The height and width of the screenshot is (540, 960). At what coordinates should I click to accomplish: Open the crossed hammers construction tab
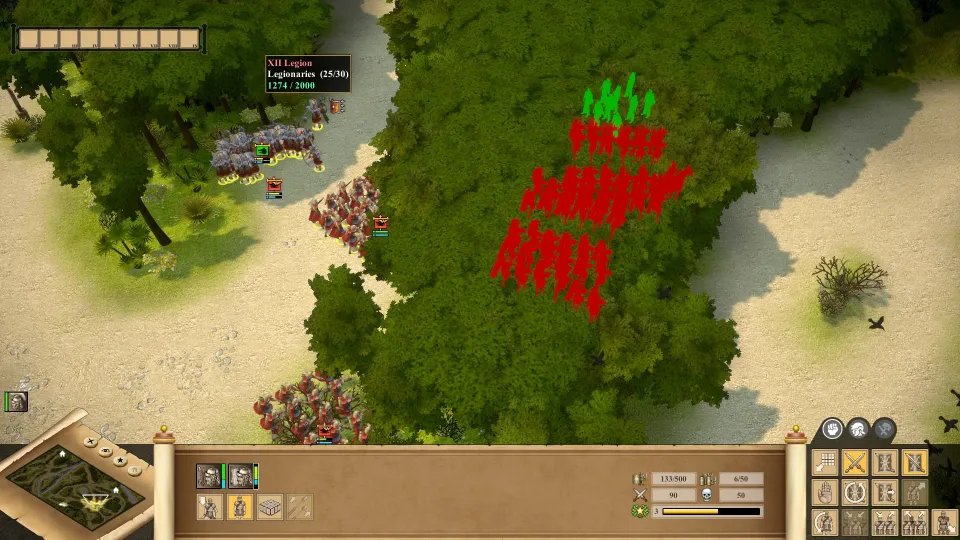click(x=884, y=430)
